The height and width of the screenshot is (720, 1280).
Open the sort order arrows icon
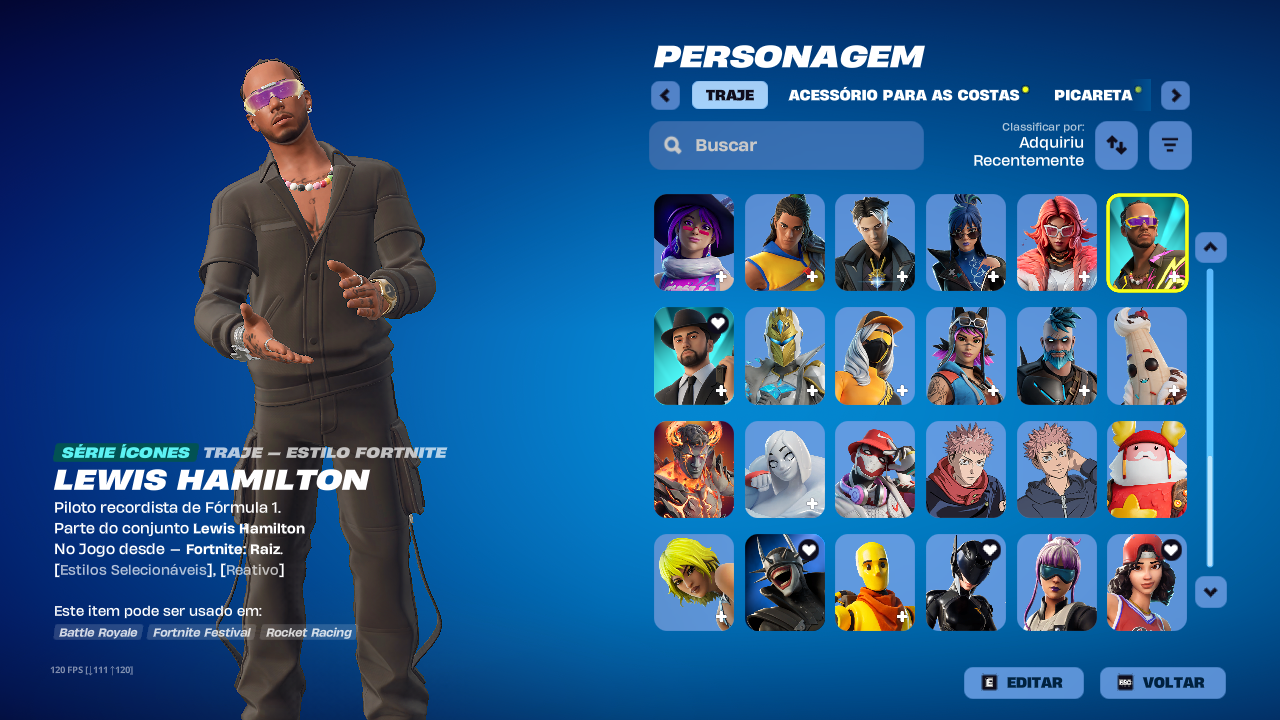1116,145
